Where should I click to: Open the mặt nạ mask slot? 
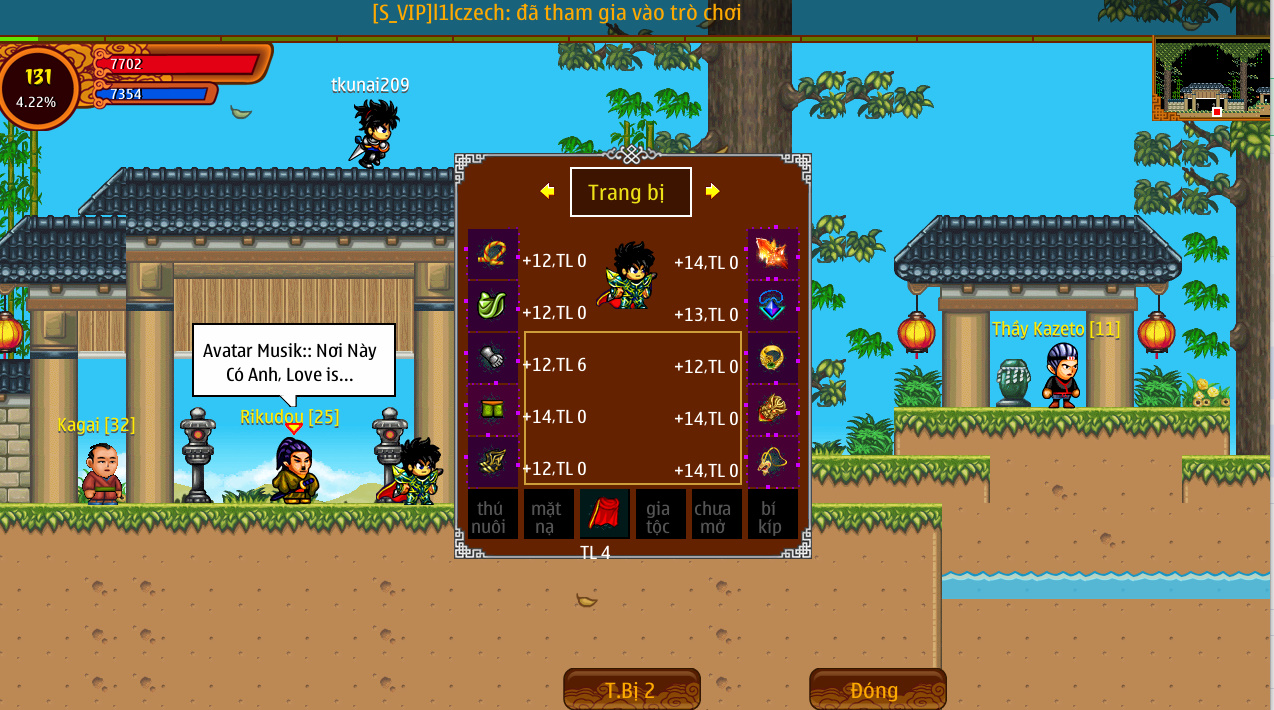(x=549, y=515)
